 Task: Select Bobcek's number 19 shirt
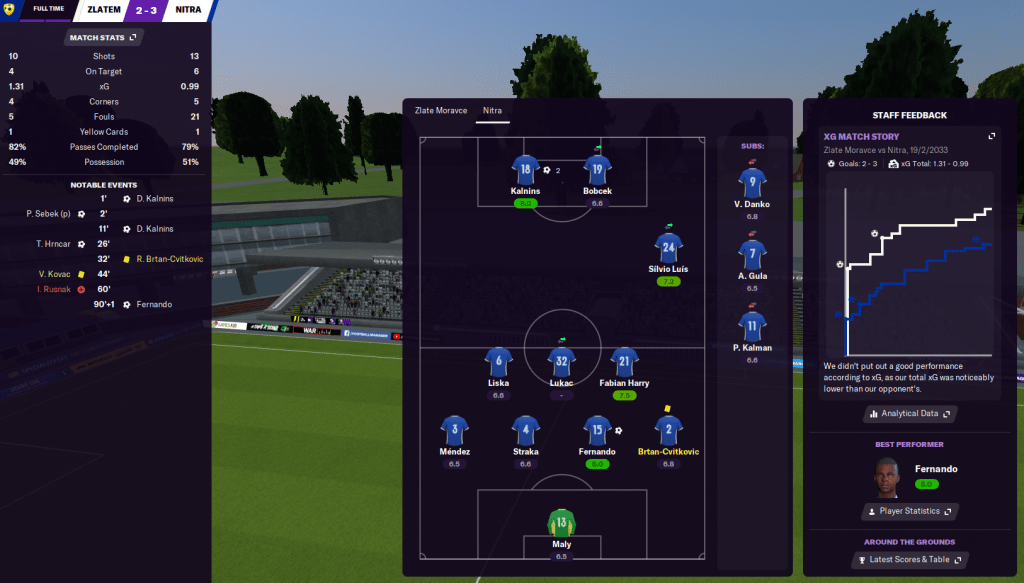click(x=597, y=171)
